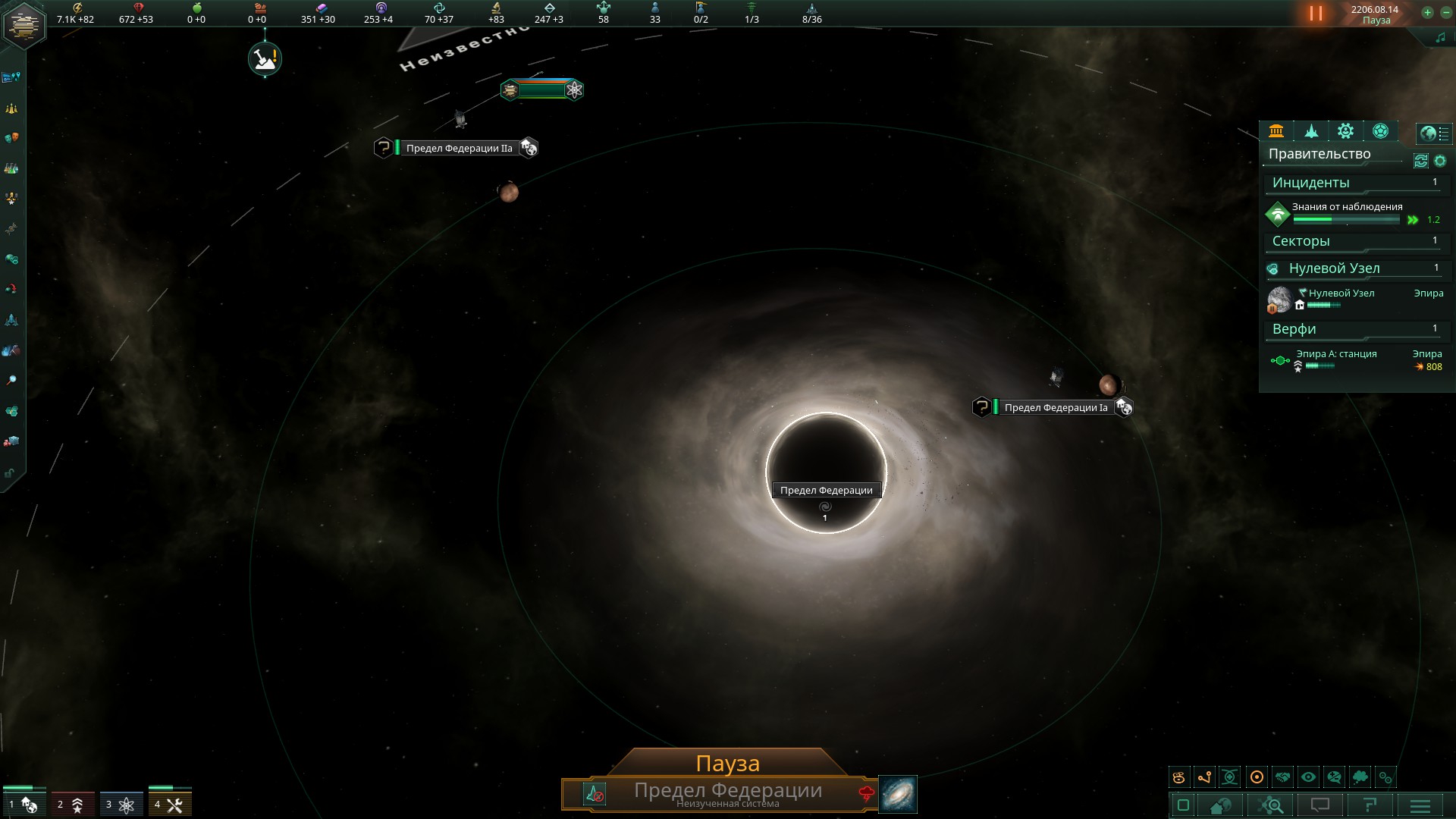
Task: Toggle the handshake diplomatic map mode
Action: (x=1282, y=777)
